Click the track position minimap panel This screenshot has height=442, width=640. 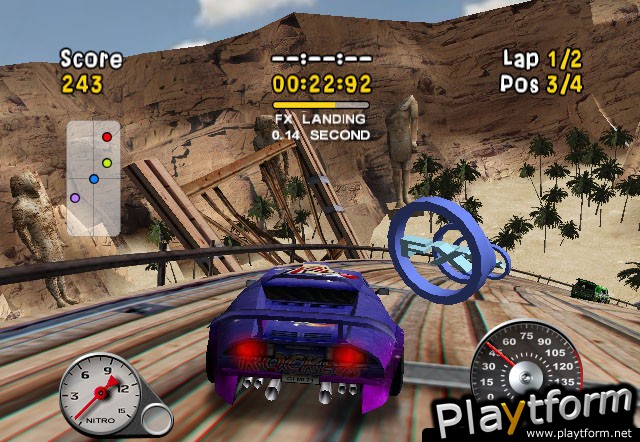(x=94, y=178)
